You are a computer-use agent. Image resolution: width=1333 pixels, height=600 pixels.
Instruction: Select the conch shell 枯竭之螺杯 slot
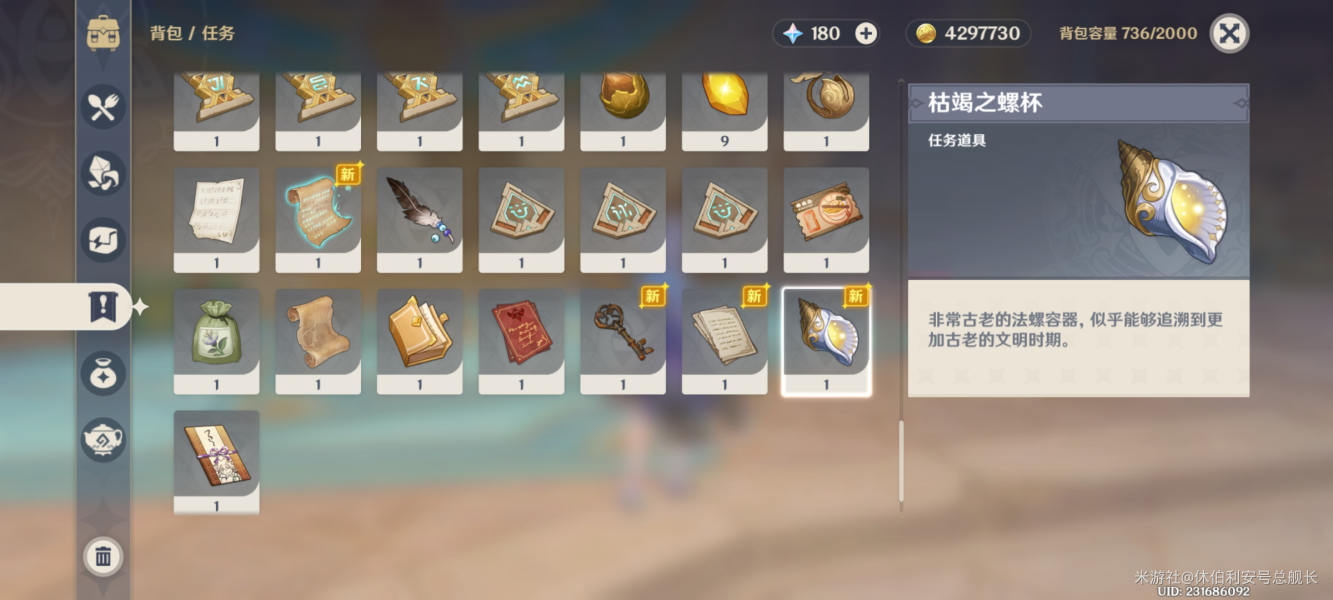826,338
